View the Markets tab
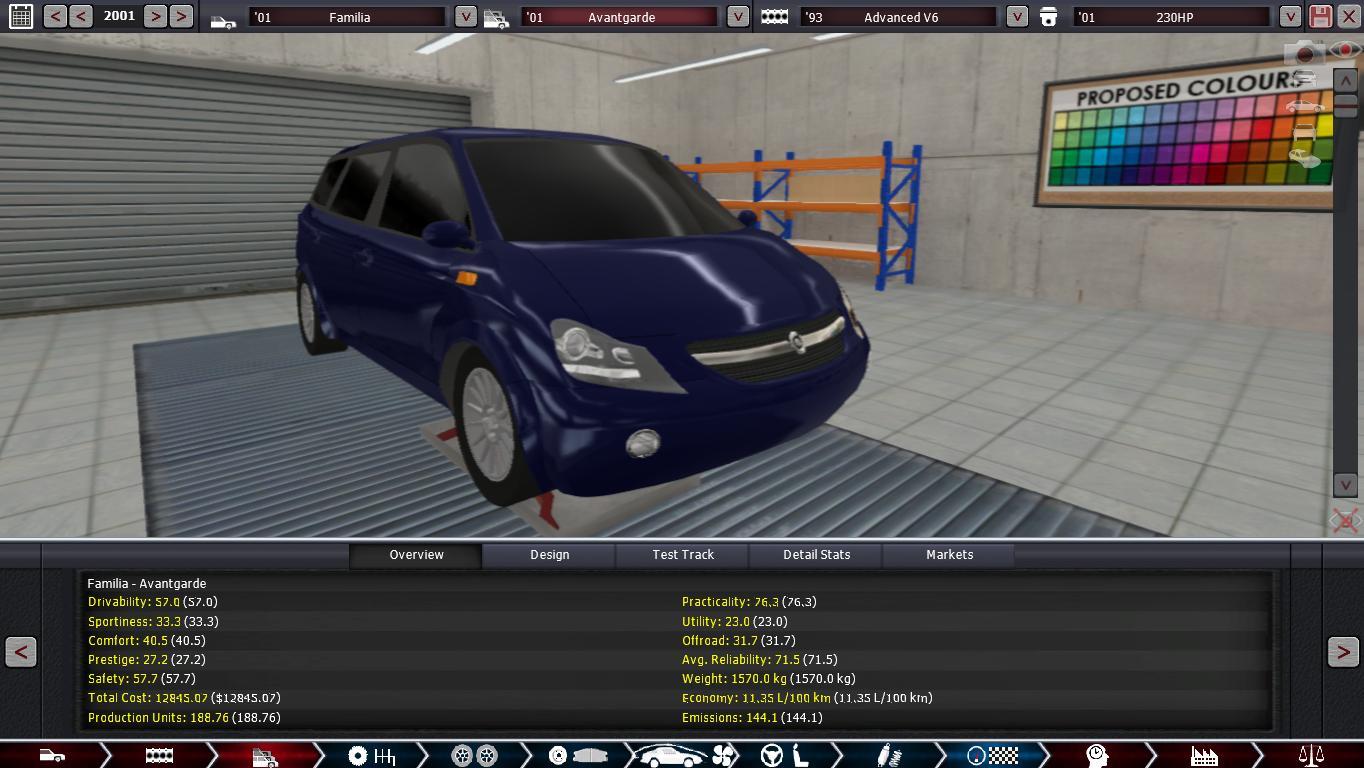 click(949, 555)
